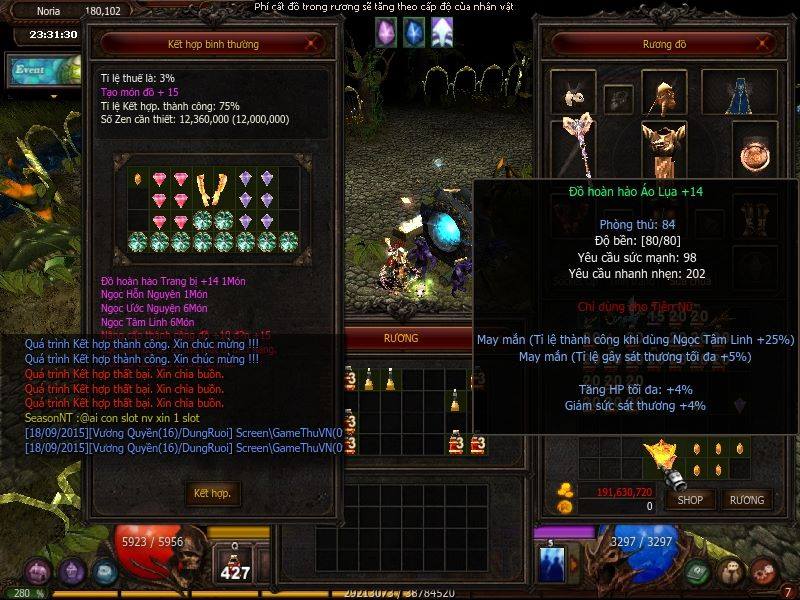This screenshot has width=800, height=600.
Task: Select the small orange gem in combine grid
Action: 138,179
